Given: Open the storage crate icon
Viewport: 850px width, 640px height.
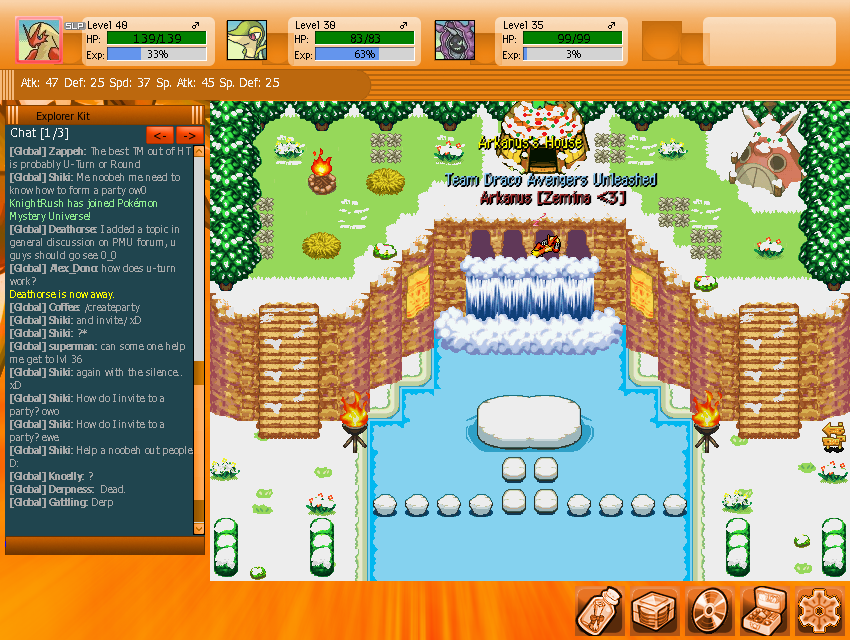Looking at the screenshot, I should coord(656,610).
